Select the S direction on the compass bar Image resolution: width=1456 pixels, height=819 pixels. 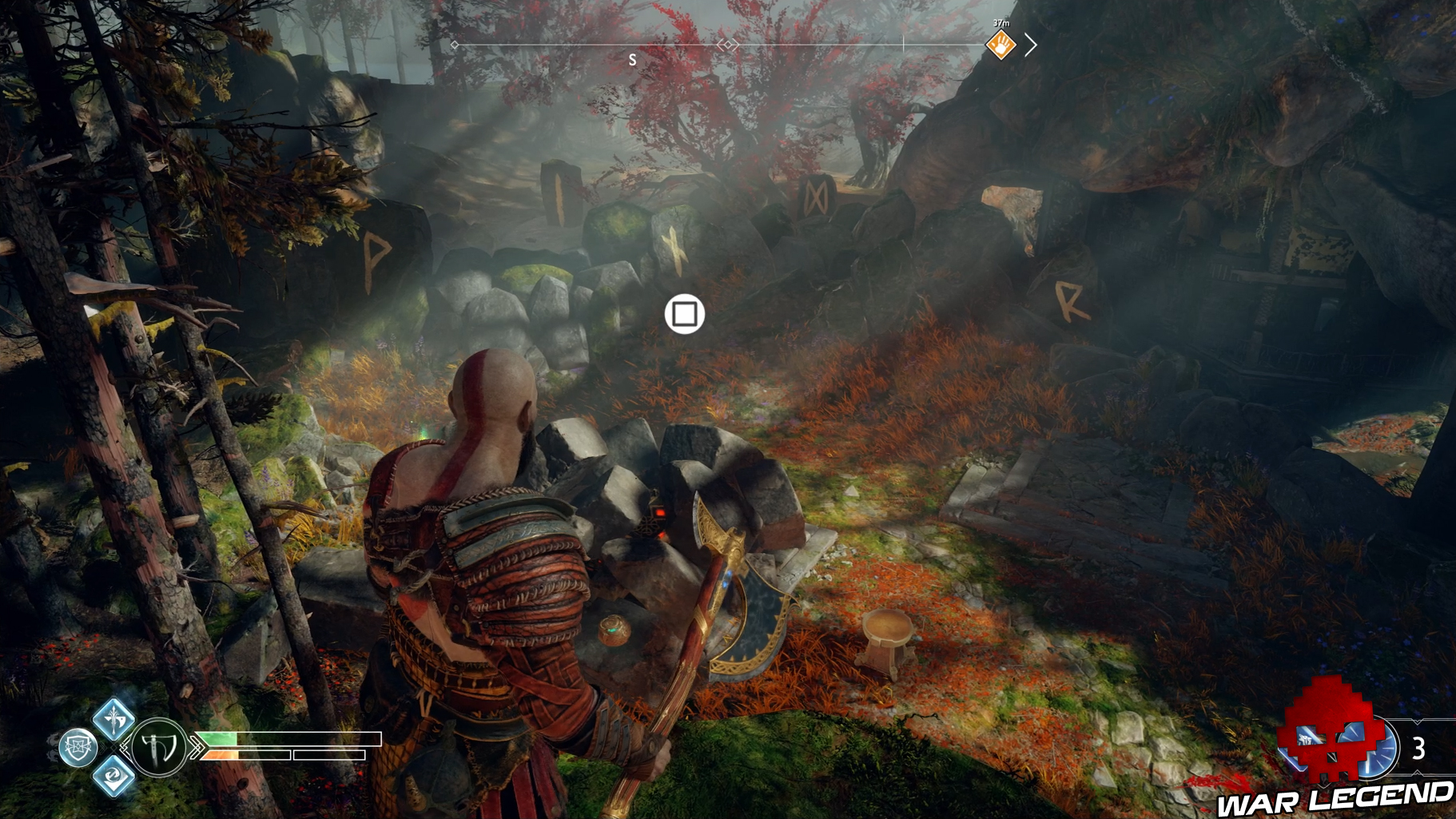click(631, 58)
